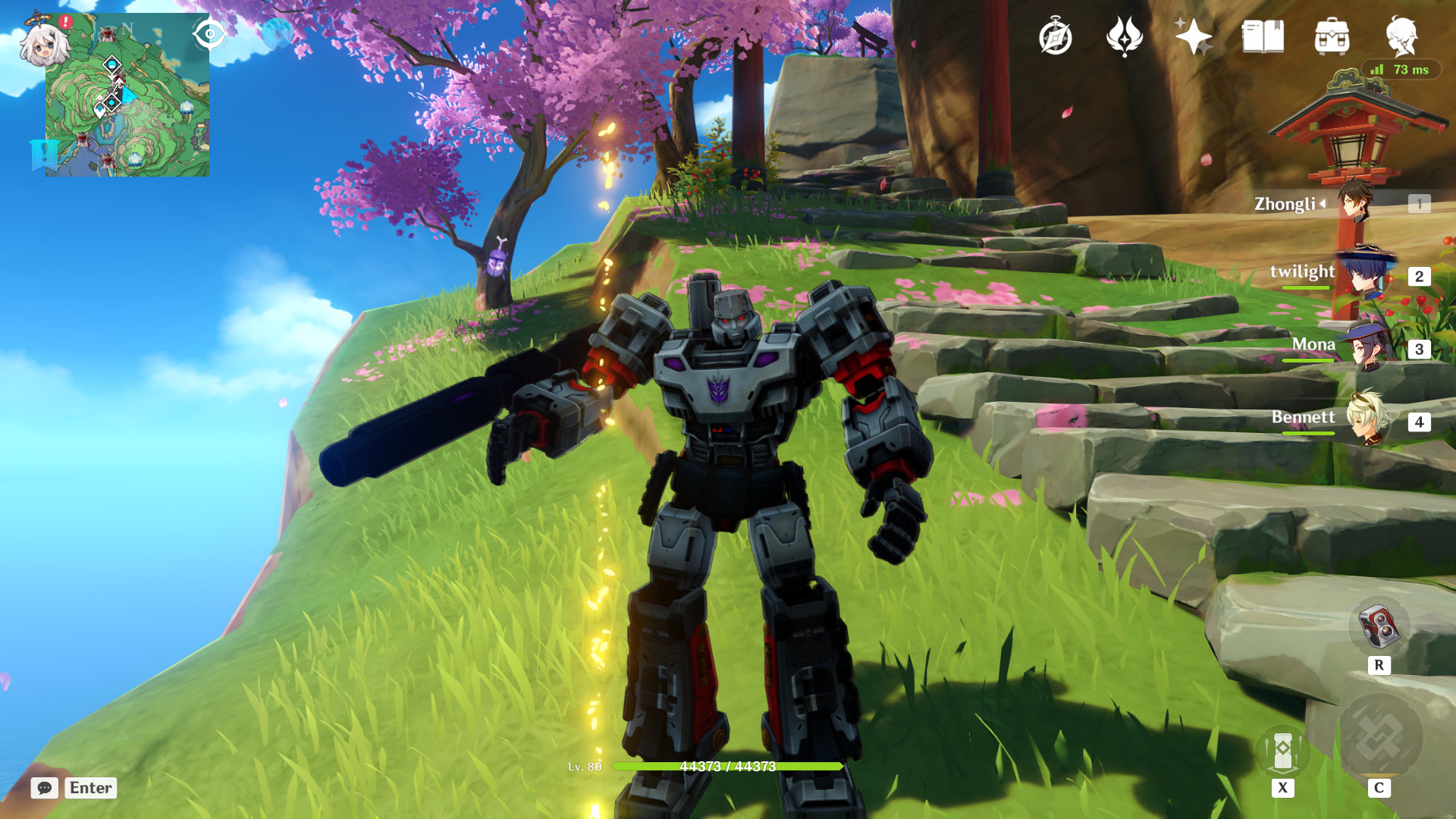Click the red exclamation notification near Paimon

click(x=64, y=21)
